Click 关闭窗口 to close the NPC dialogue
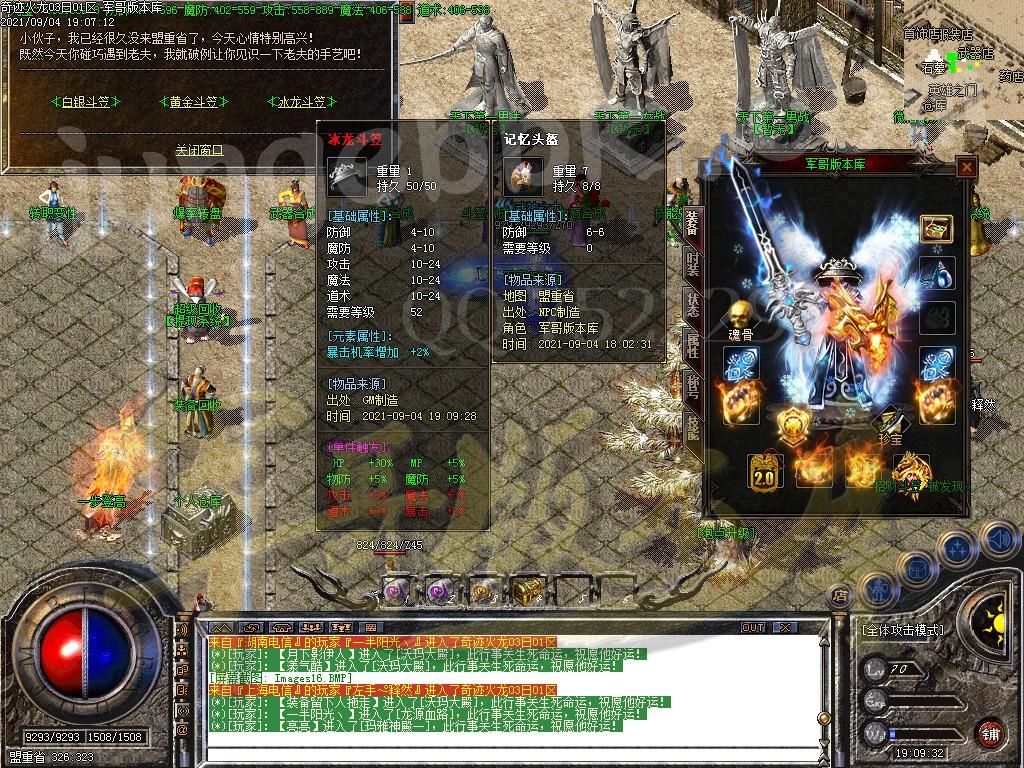The width and height of the screenshot is (1024, 768). coord(199,150)
